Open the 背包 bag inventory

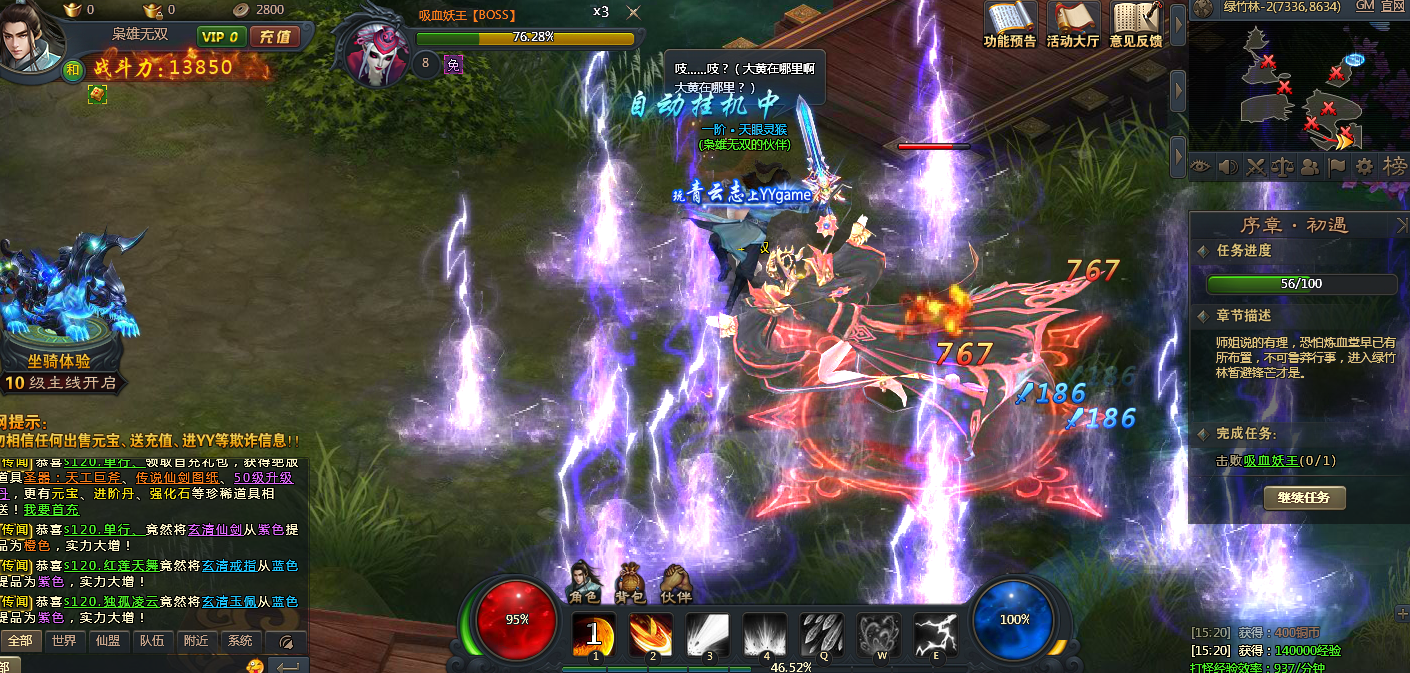(x=629, y=584)
